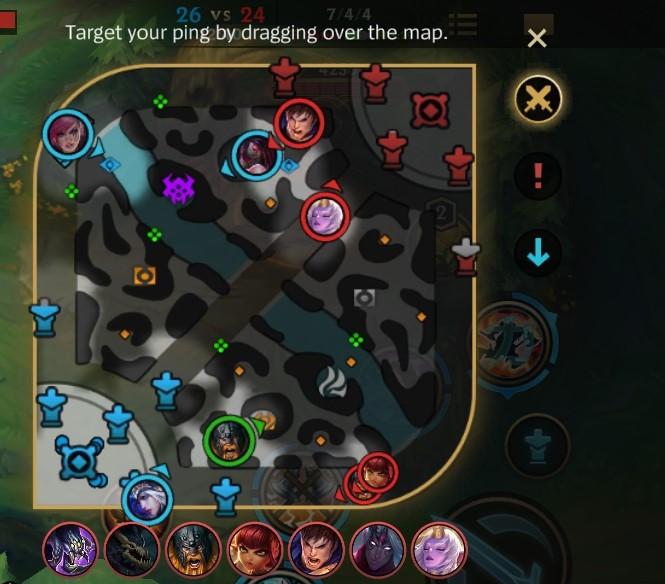665x584 pixels.
Task: Ping the green-ringed player champion on the map
Action: (229, 441)
